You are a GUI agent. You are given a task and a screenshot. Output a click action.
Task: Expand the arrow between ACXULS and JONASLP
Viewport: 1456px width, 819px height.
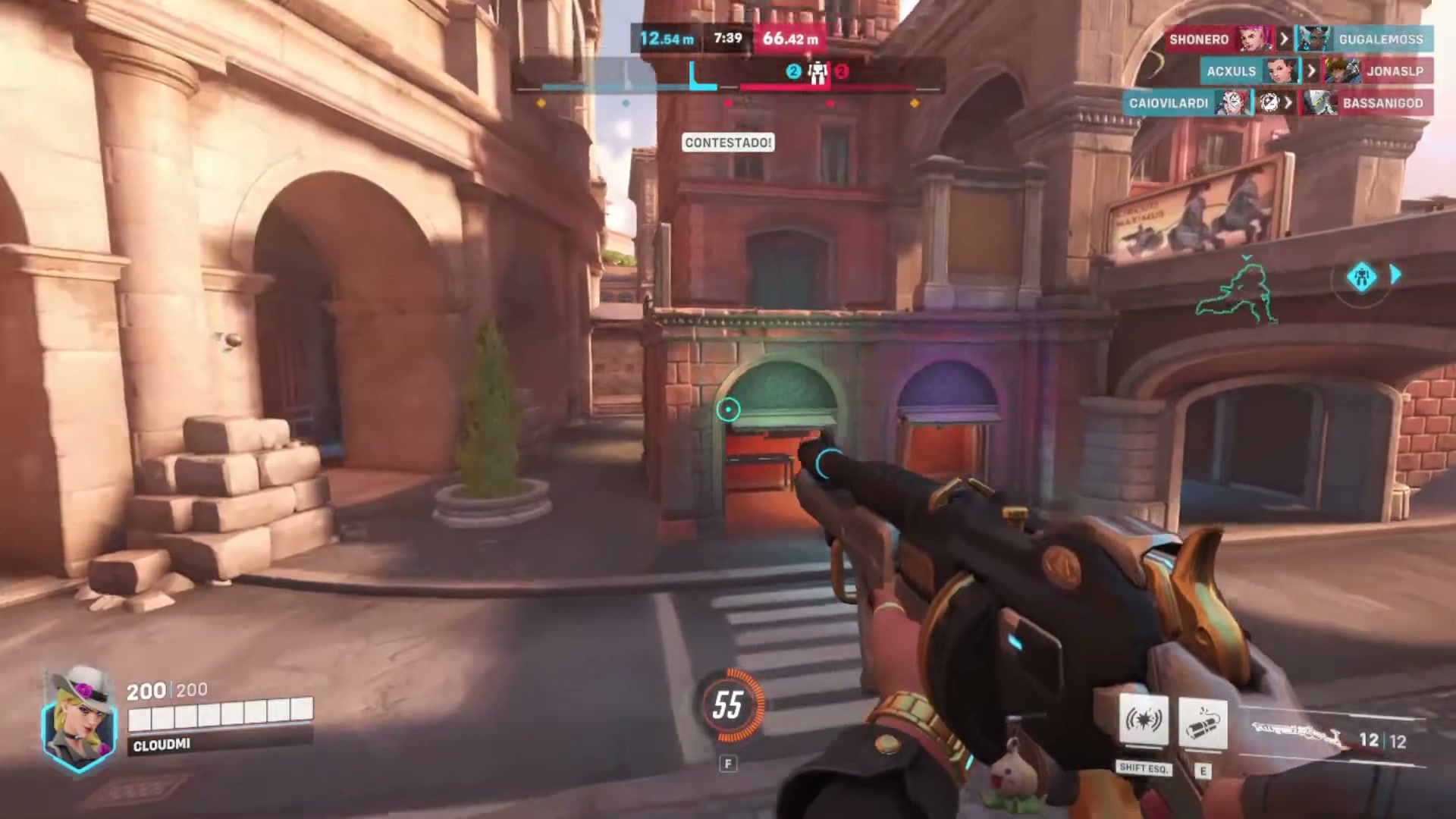(x=1310, y=71)
